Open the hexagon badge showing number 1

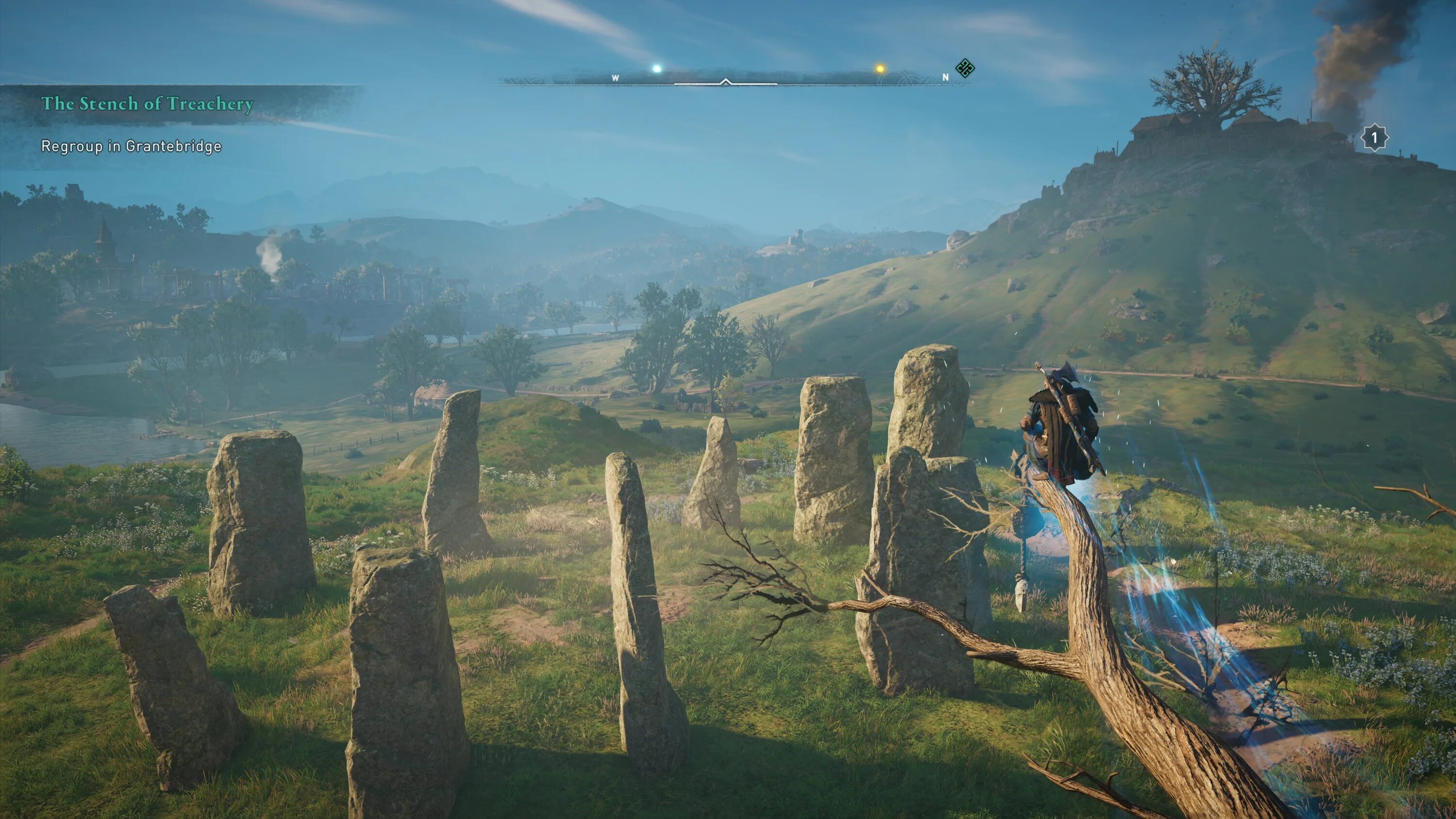[x=1374, y=137]
